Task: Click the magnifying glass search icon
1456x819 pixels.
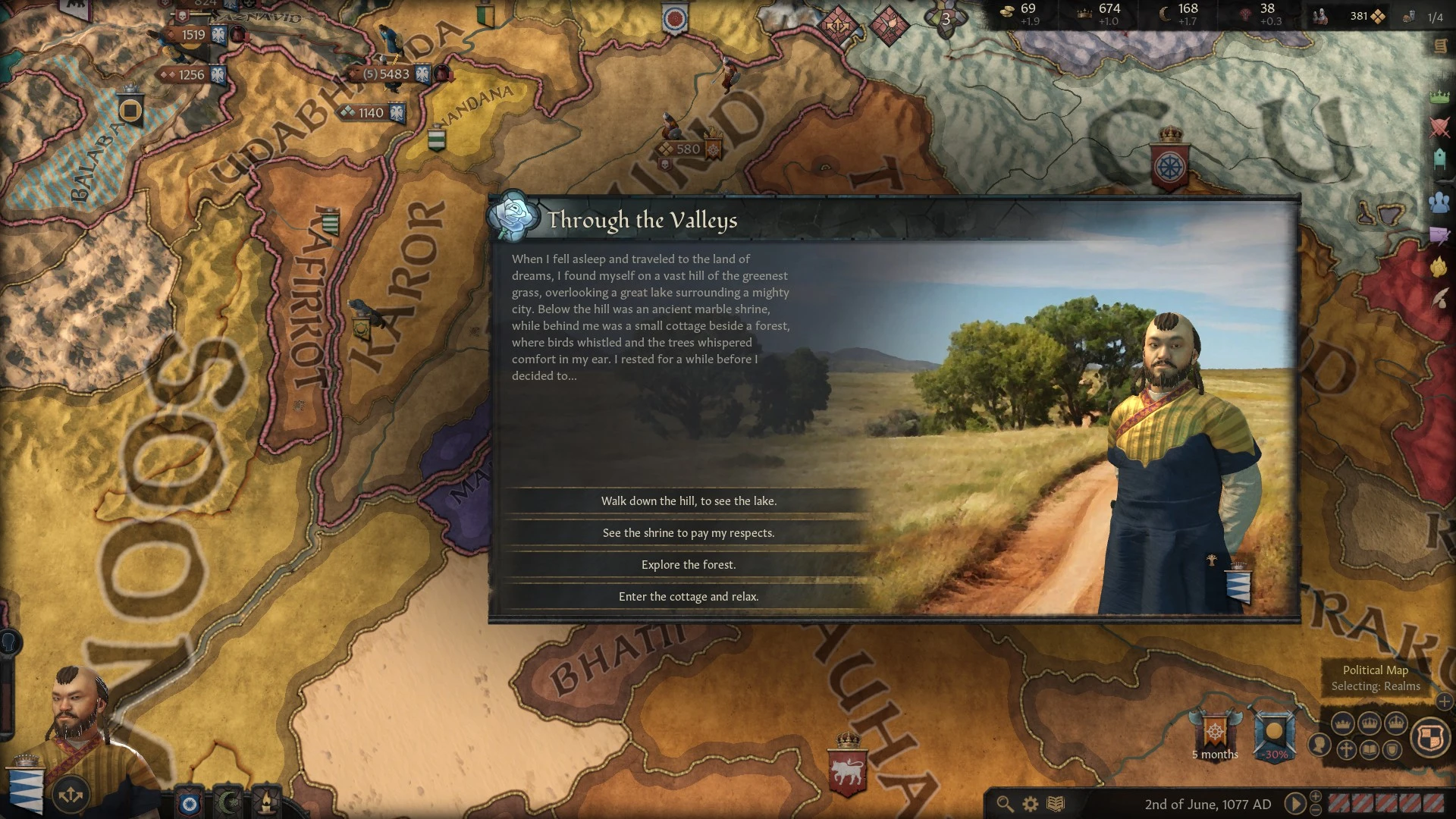Action: 1004,803
